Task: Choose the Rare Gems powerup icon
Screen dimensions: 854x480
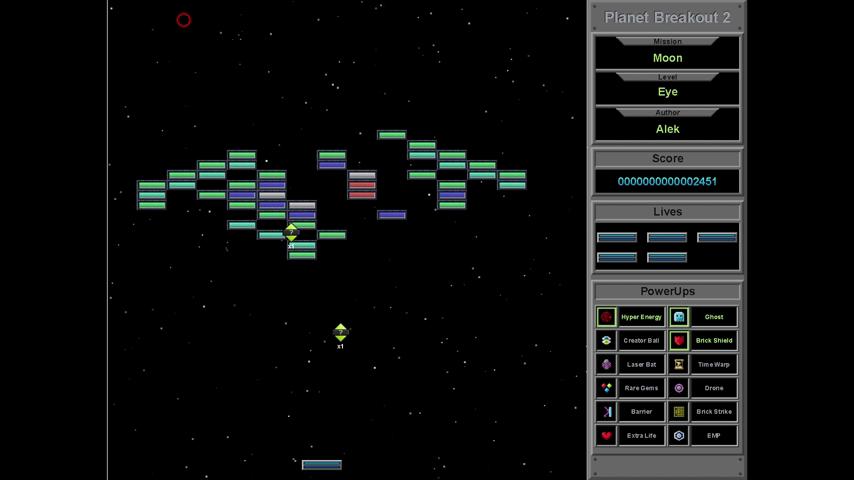Action: 606,388
